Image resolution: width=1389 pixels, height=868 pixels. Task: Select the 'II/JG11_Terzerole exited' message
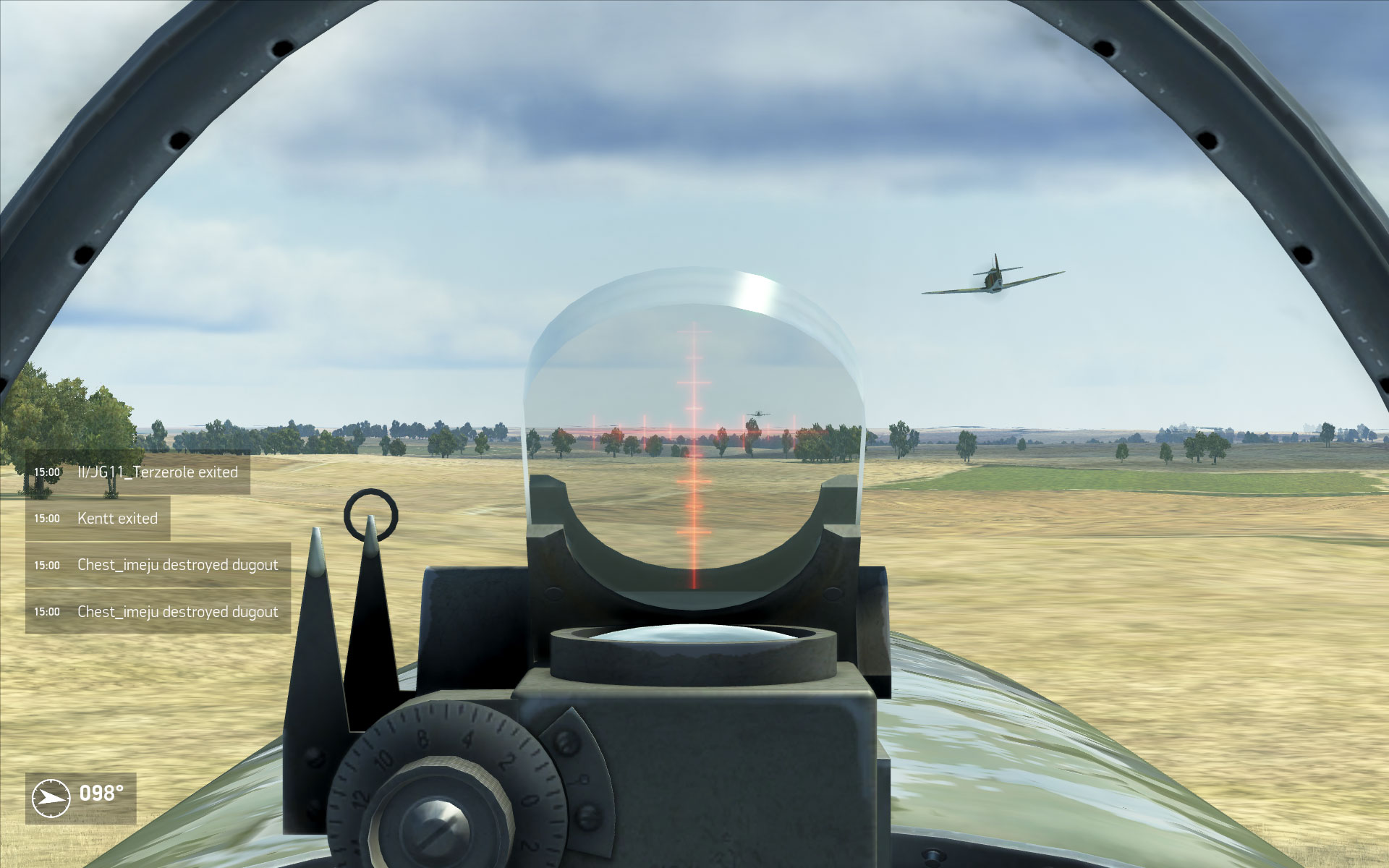(158, 472)
